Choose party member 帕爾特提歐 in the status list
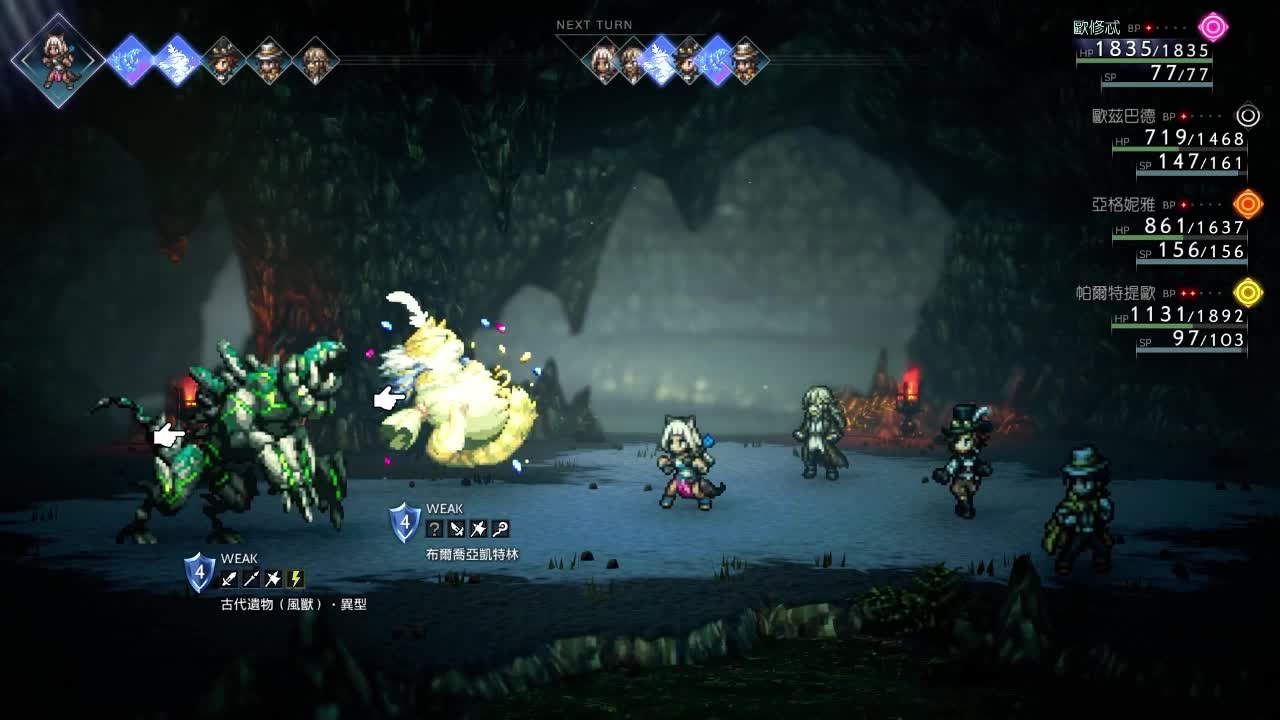Screen dimensions: 1280x720 (1115, 293)
